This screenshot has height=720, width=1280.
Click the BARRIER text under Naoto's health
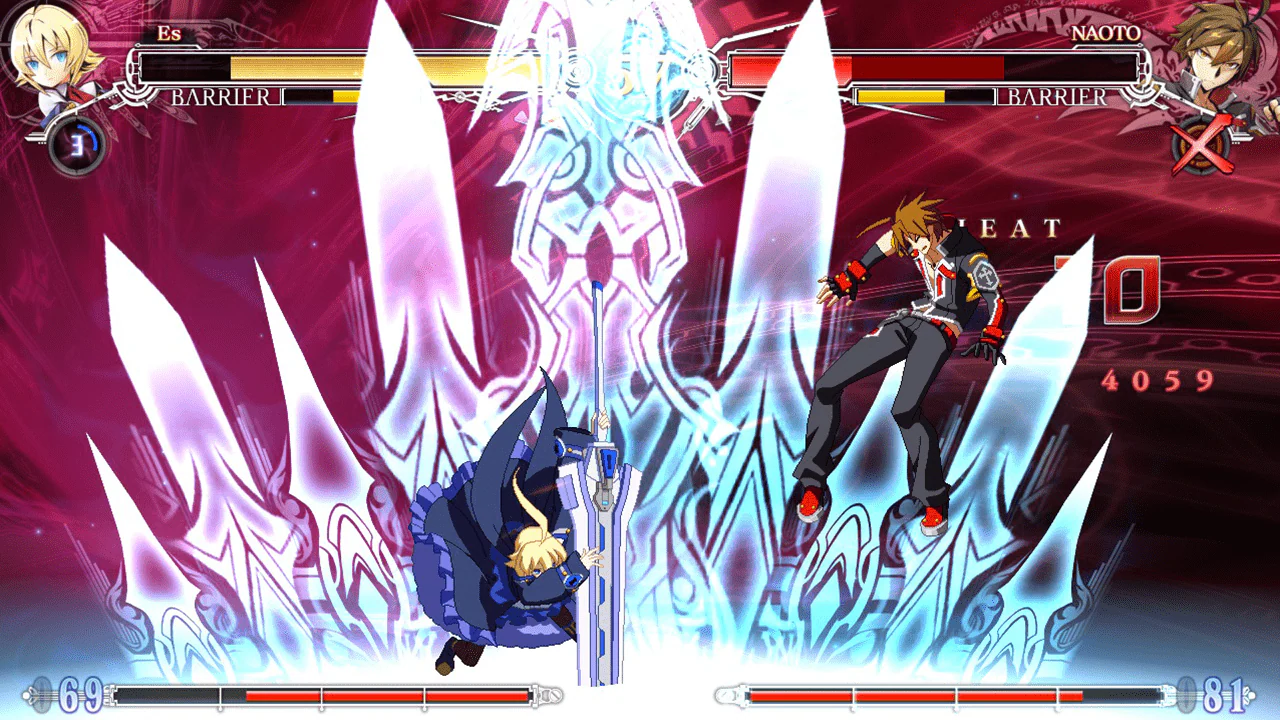point(1055,97)
